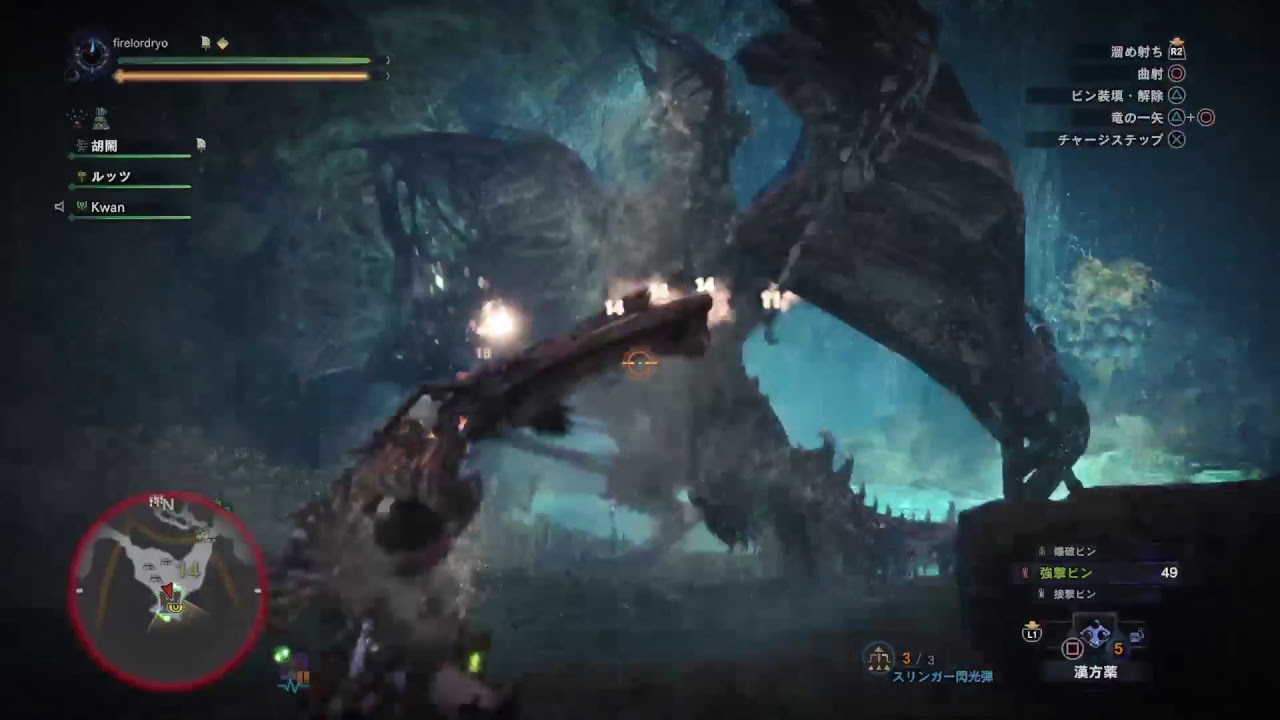The height and width of the screenshot is (720, 1280).
Task: Click the golden charm gem icon near the player name
Action: 222,42
